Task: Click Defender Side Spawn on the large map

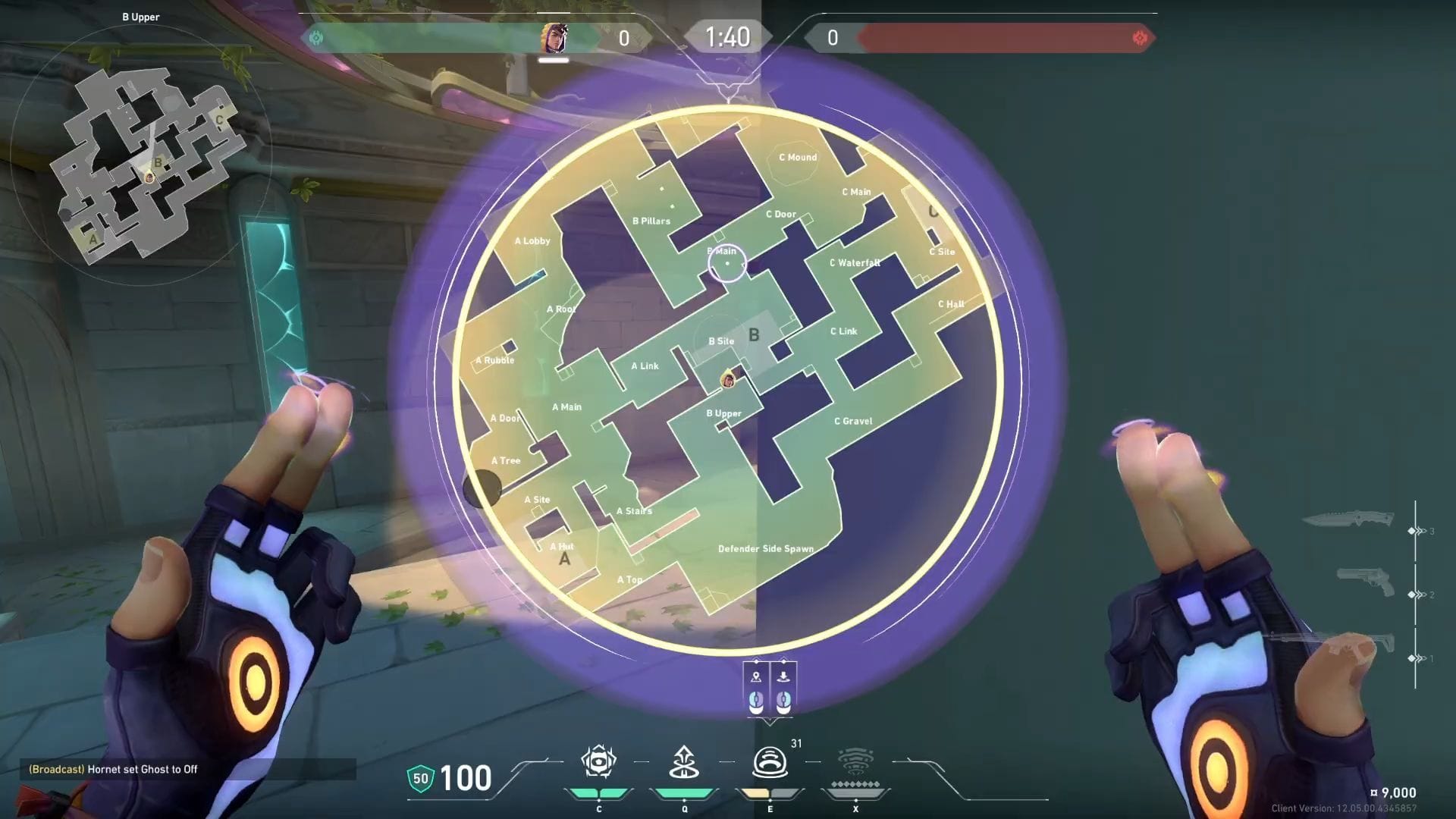Action: (x=767, y=548)
